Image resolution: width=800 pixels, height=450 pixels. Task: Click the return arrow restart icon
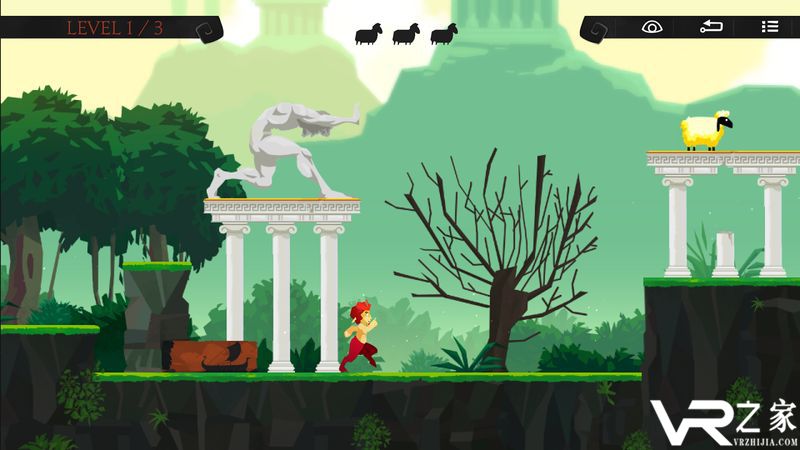point(711,27)
